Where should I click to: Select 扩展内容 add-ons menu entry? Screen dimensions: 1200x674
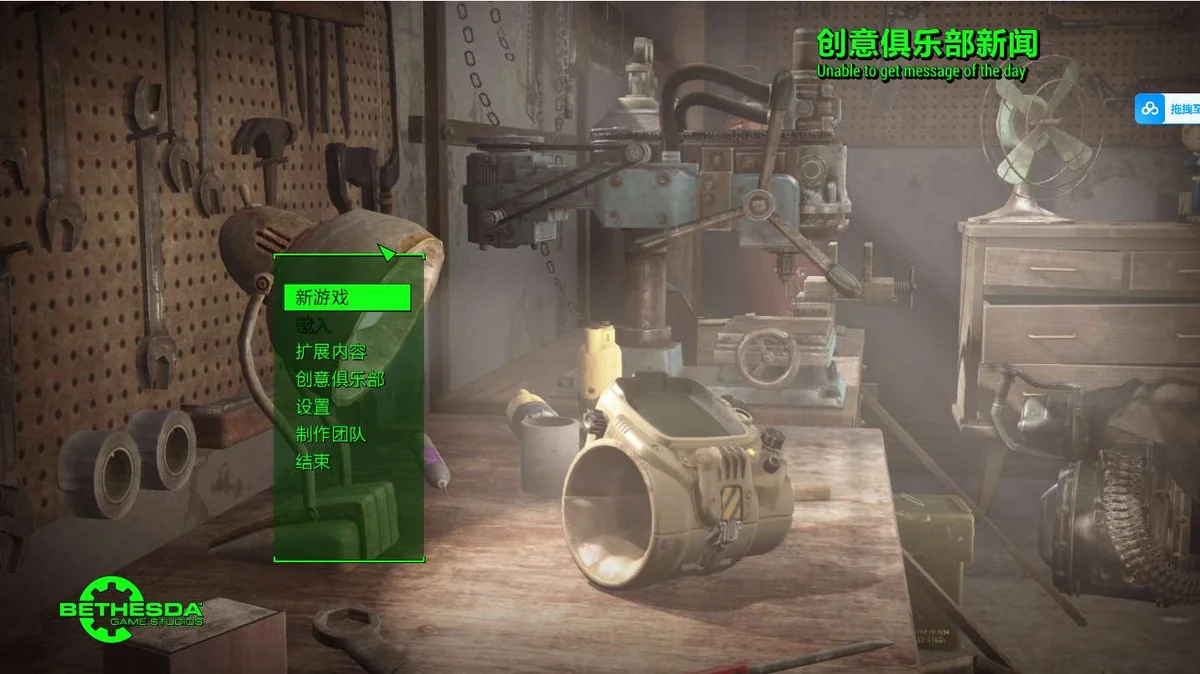[x=331, y=352]
